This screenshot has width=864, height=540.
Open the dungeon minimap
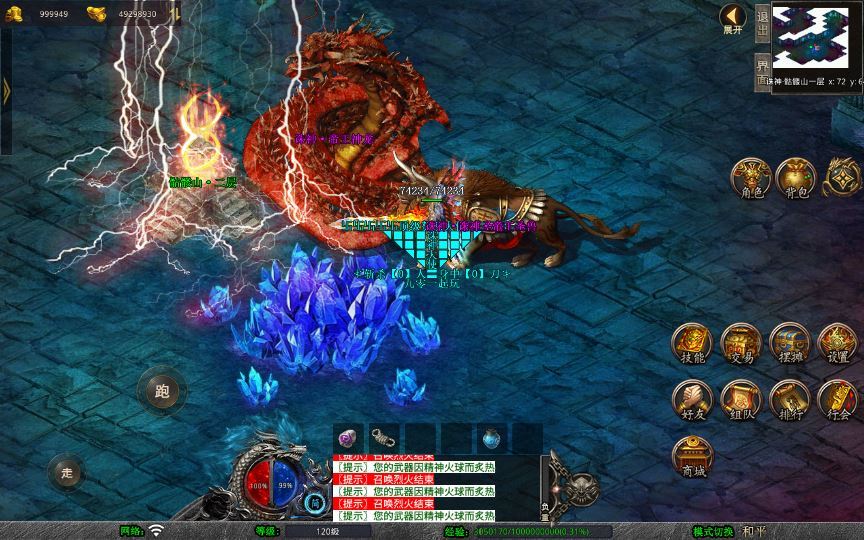[x=816, y=37]
